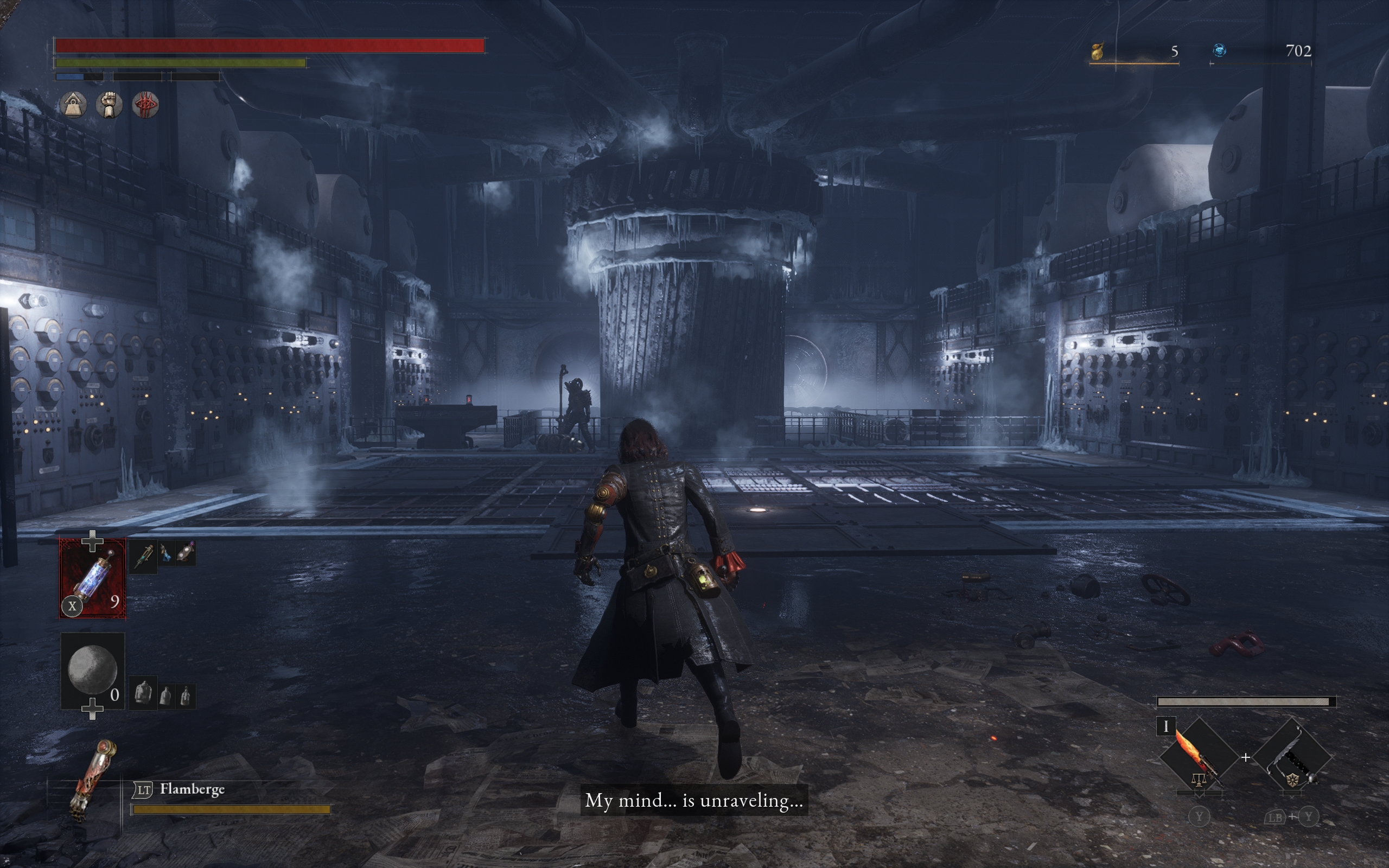Select the Pulse Cell belt slot
This screenshot has height=868, width=1389.
point(92,578)
